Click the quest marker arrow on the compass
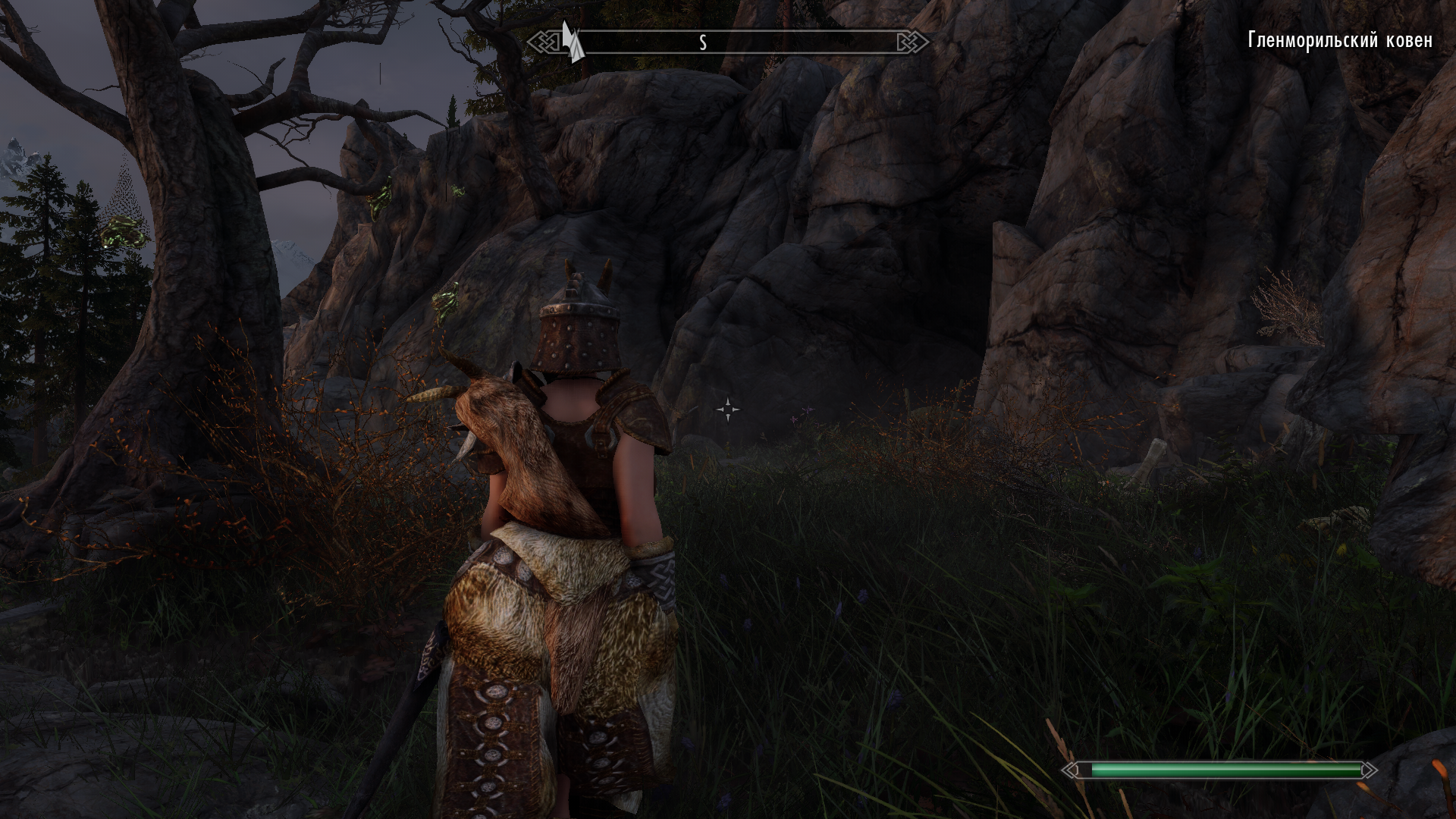This screenshot has height=819, width=1456. coord(572,42)
